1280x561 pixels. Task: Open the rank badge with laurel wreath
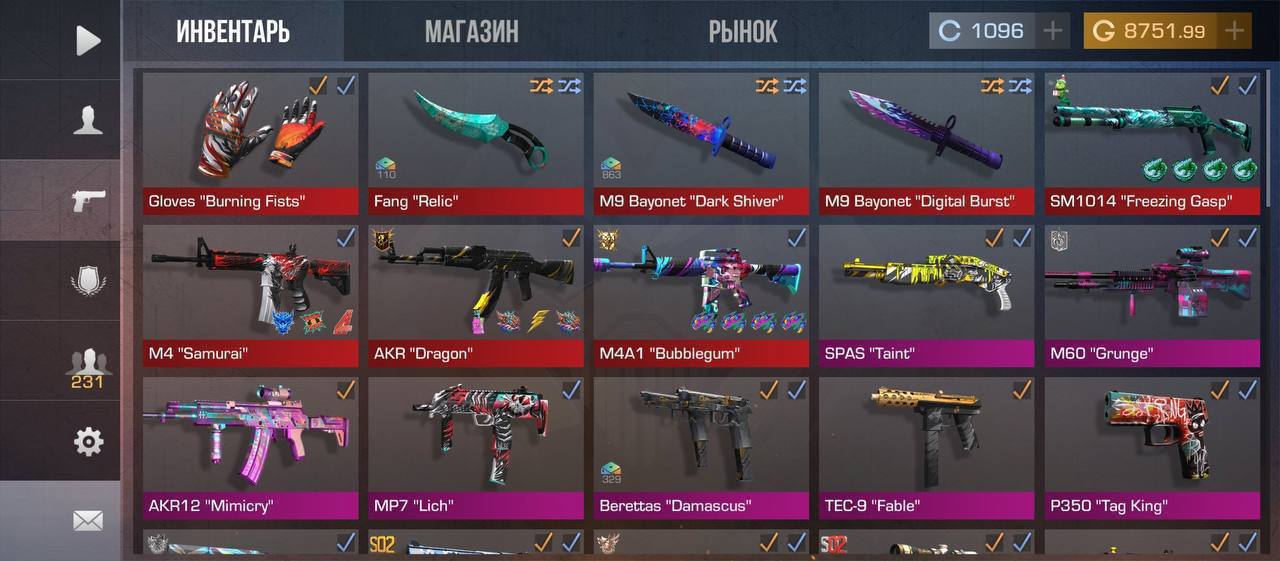[88, 280]
